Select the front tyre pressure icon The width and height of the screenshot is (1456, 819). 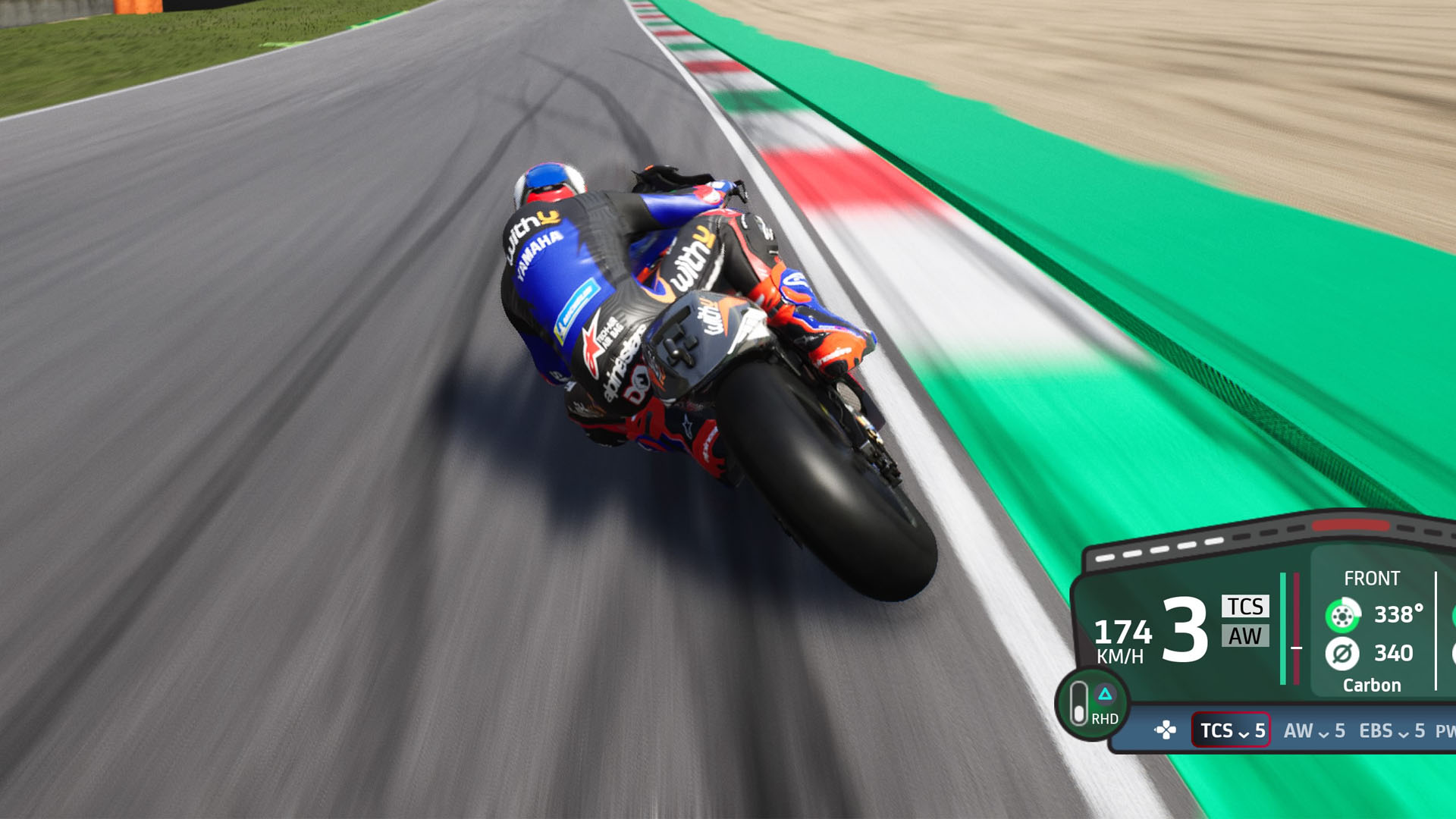1342,654
